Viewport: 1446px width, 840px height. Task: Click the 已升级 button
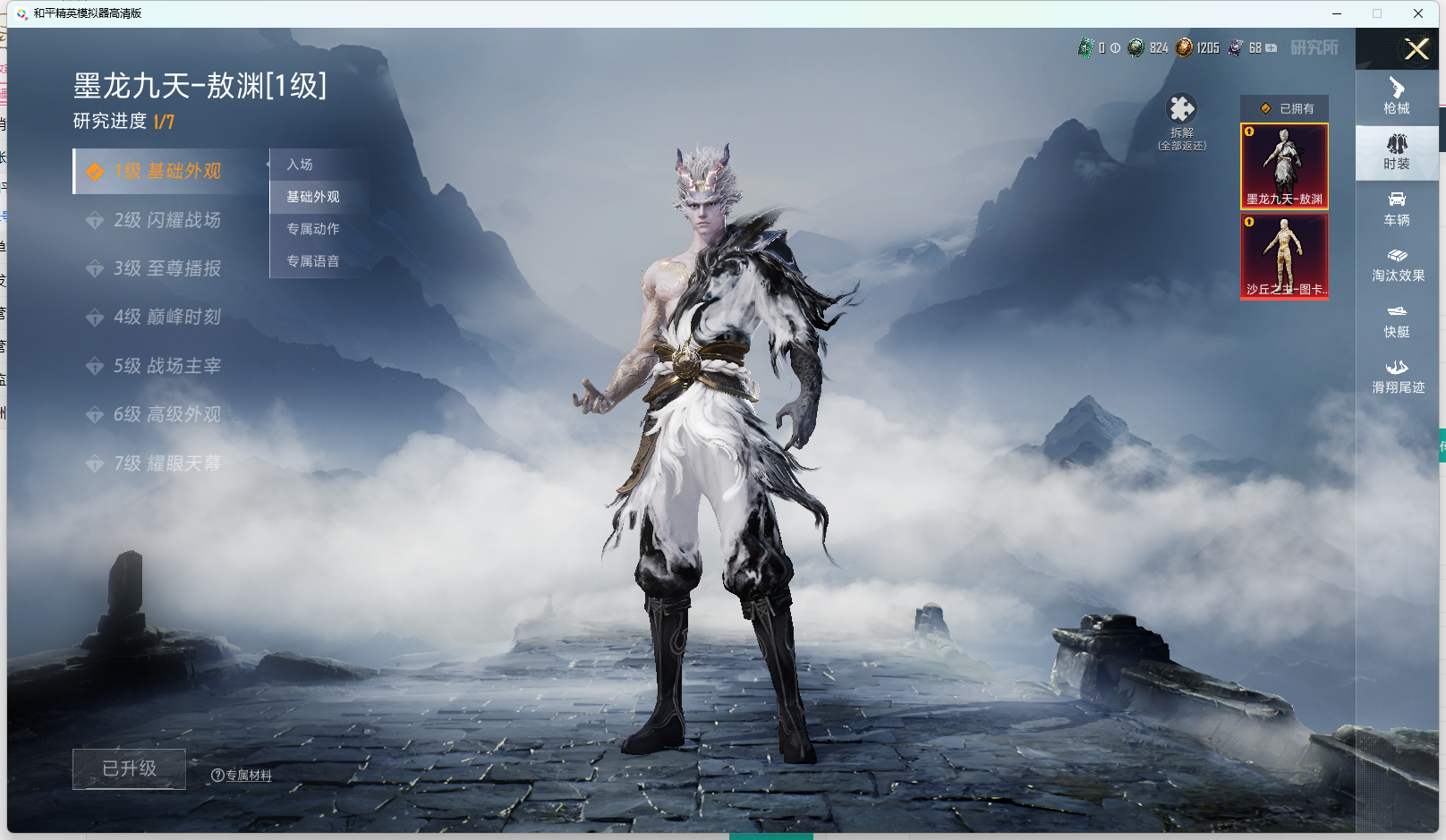point(129,768)
